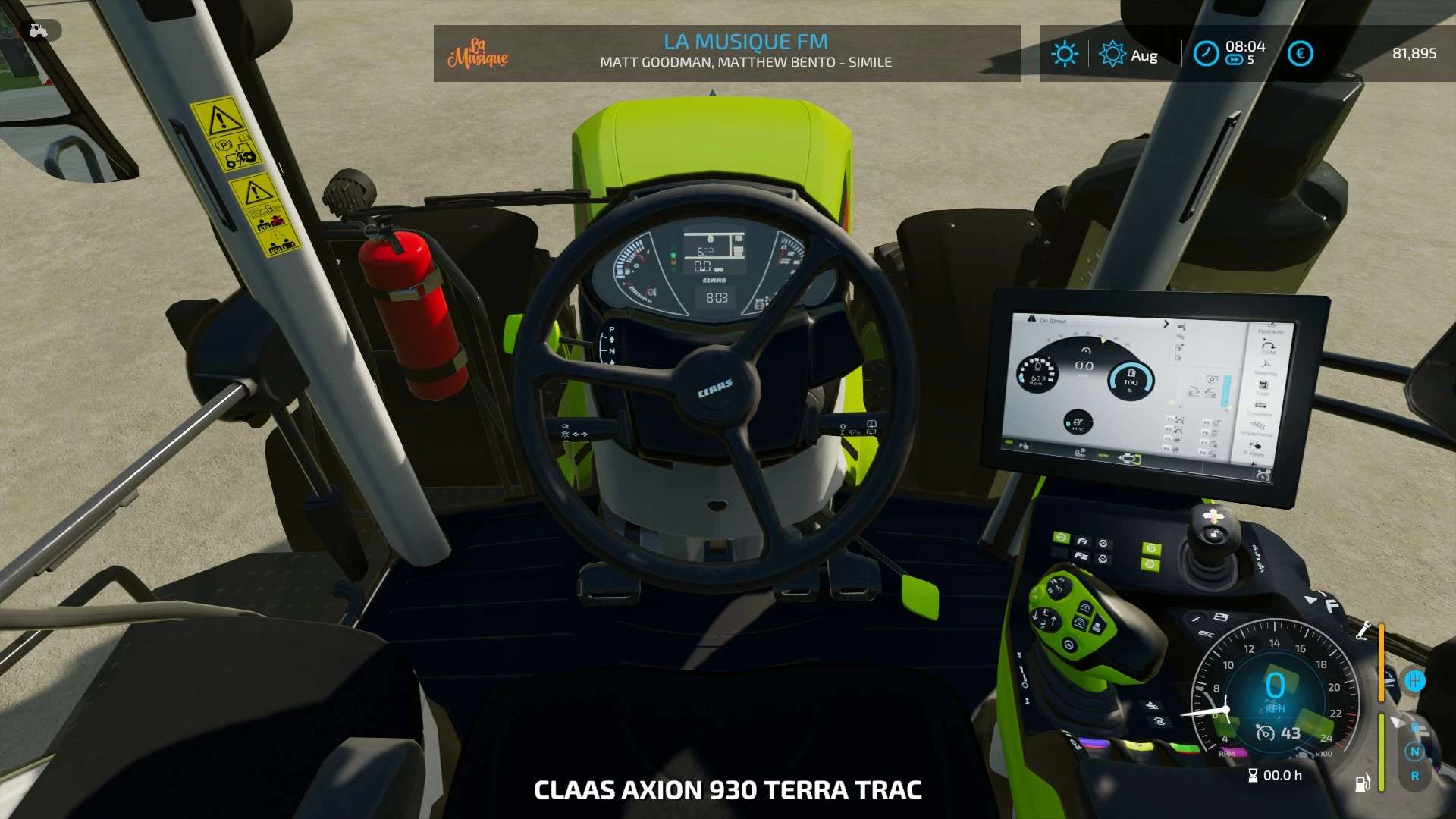Open the game clock icon
The image size is (1456, 819).
click(x=1206, y=54)
